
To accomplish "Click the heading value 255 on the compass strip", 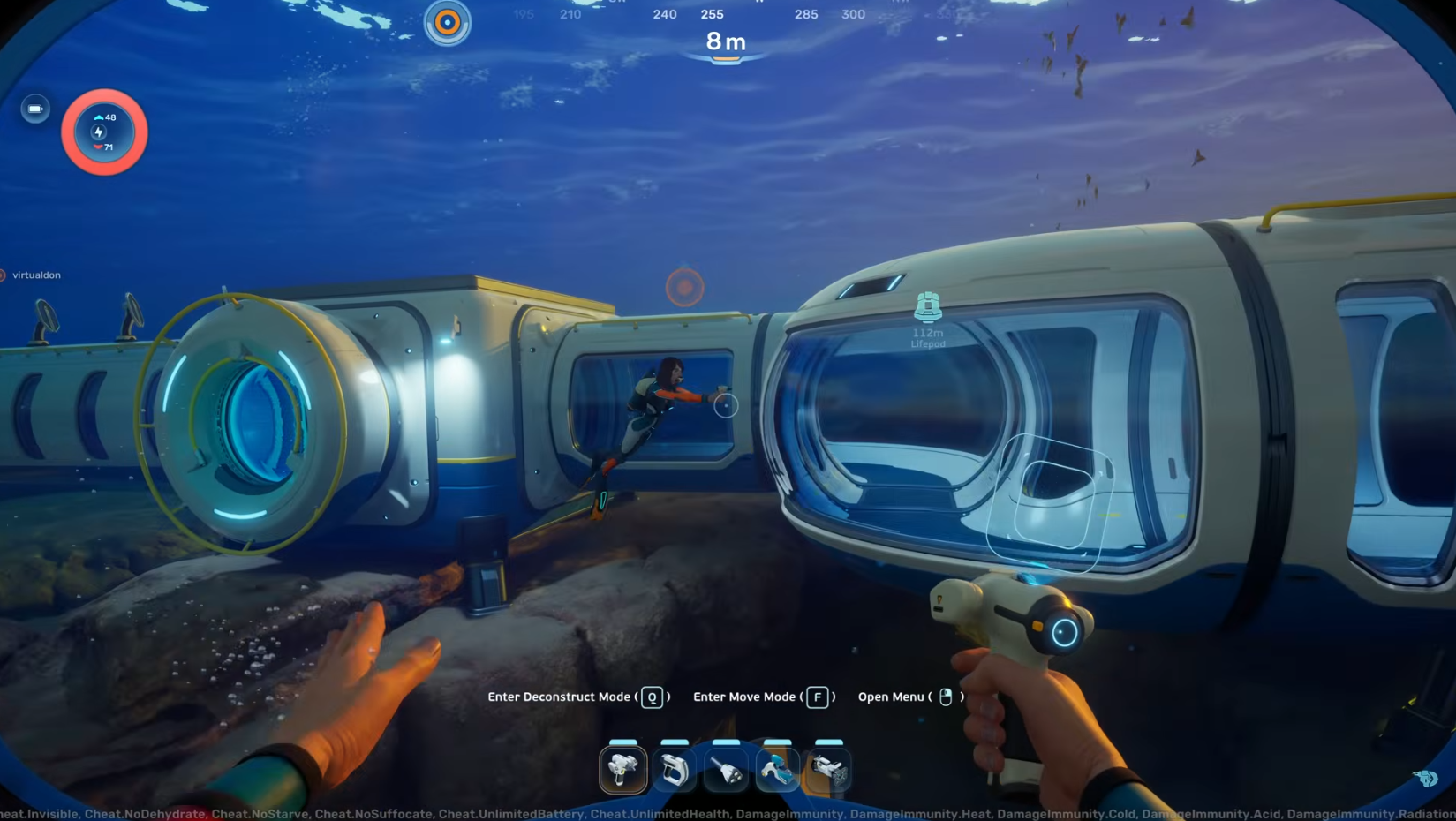I will point(712,14).
